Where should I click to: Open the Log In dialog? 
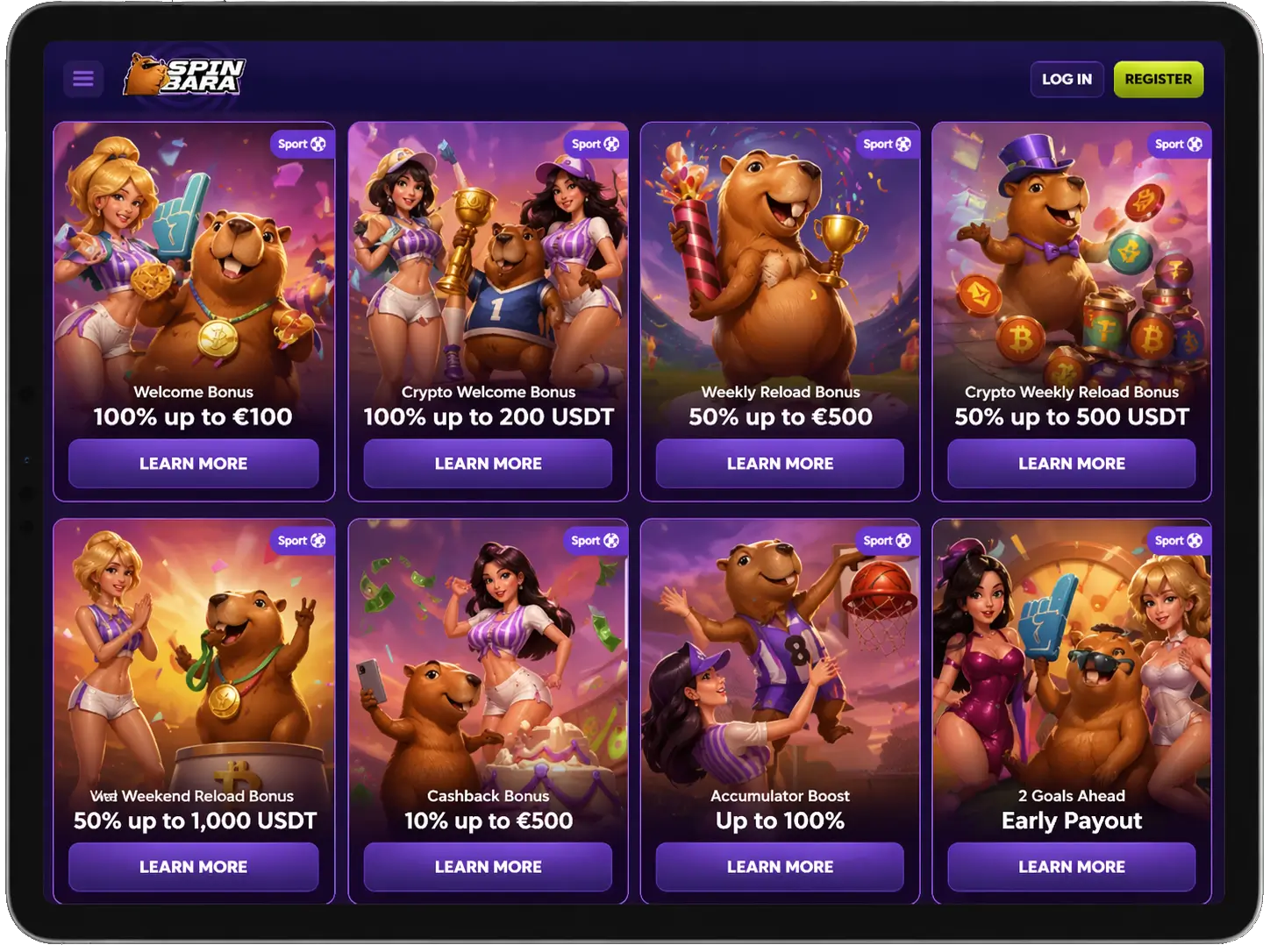(x=1067, y=78)
